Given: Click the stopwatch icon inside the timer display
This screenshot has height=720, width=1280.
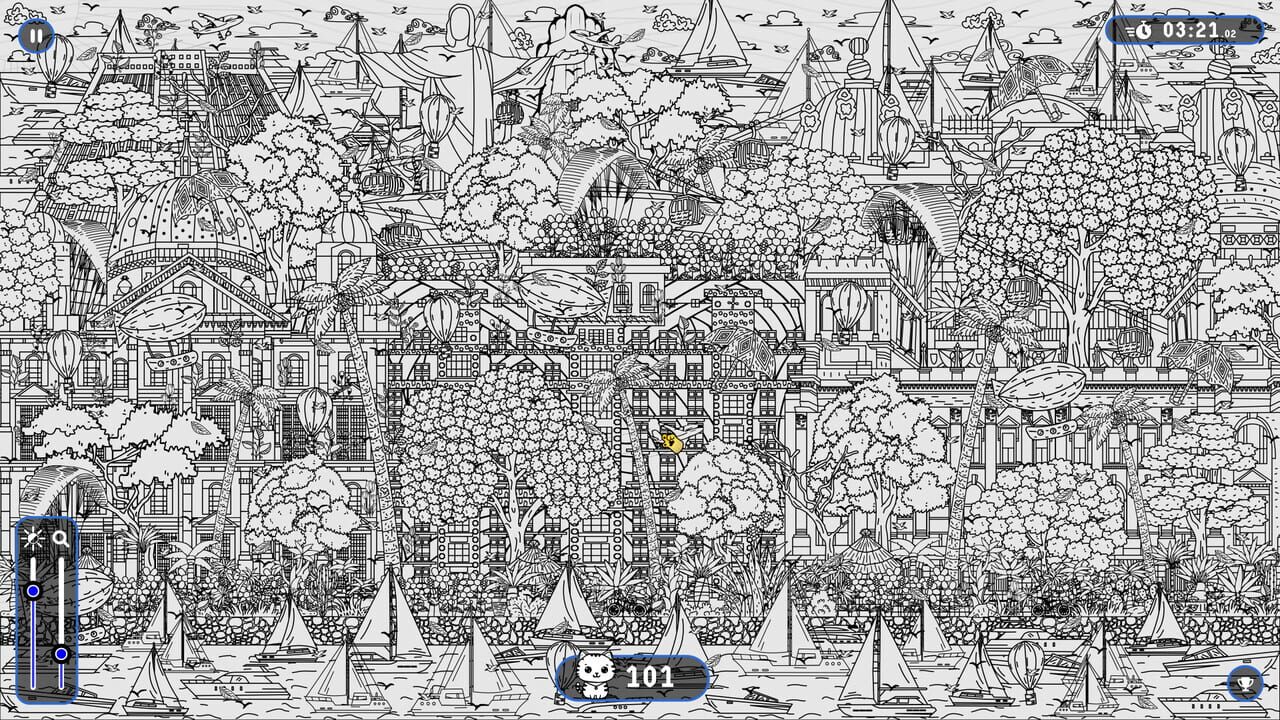Looking at the screenshot, I should [x=1143, y=30].
